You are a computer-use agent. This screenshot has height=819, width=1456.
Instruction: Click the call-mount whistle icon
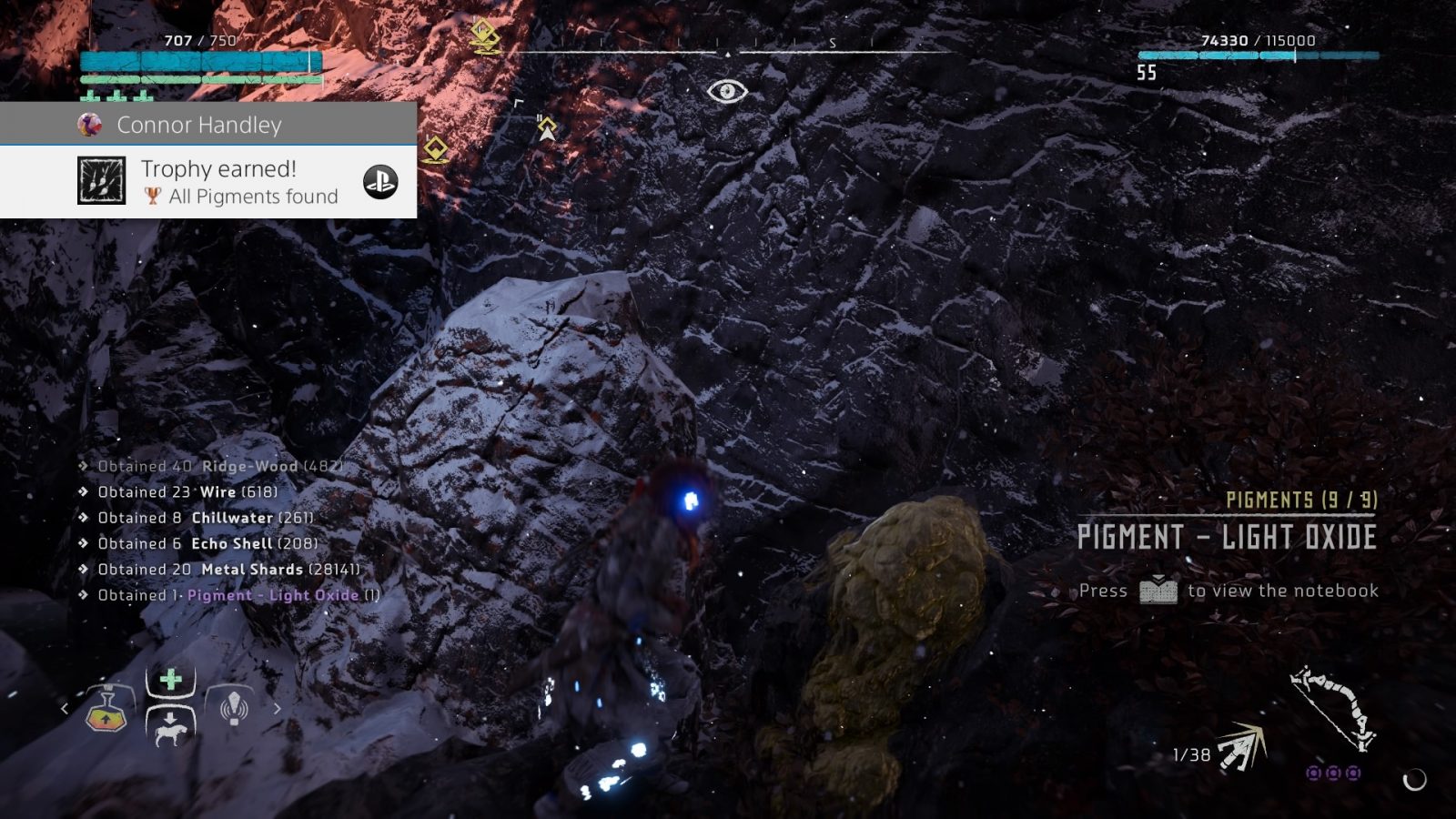click(x=232, y=708)
